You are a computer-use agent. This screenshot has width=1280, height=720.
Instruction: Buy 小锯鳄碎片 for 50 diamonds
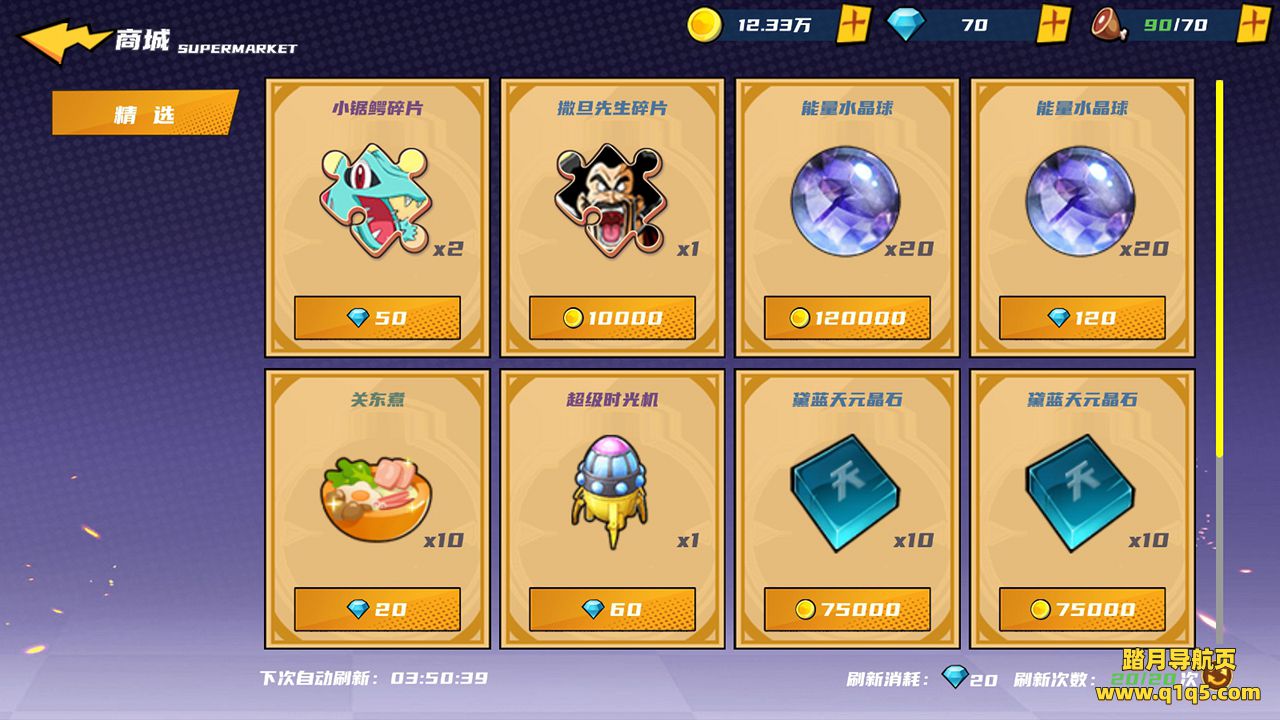click(x=377, y=318)
